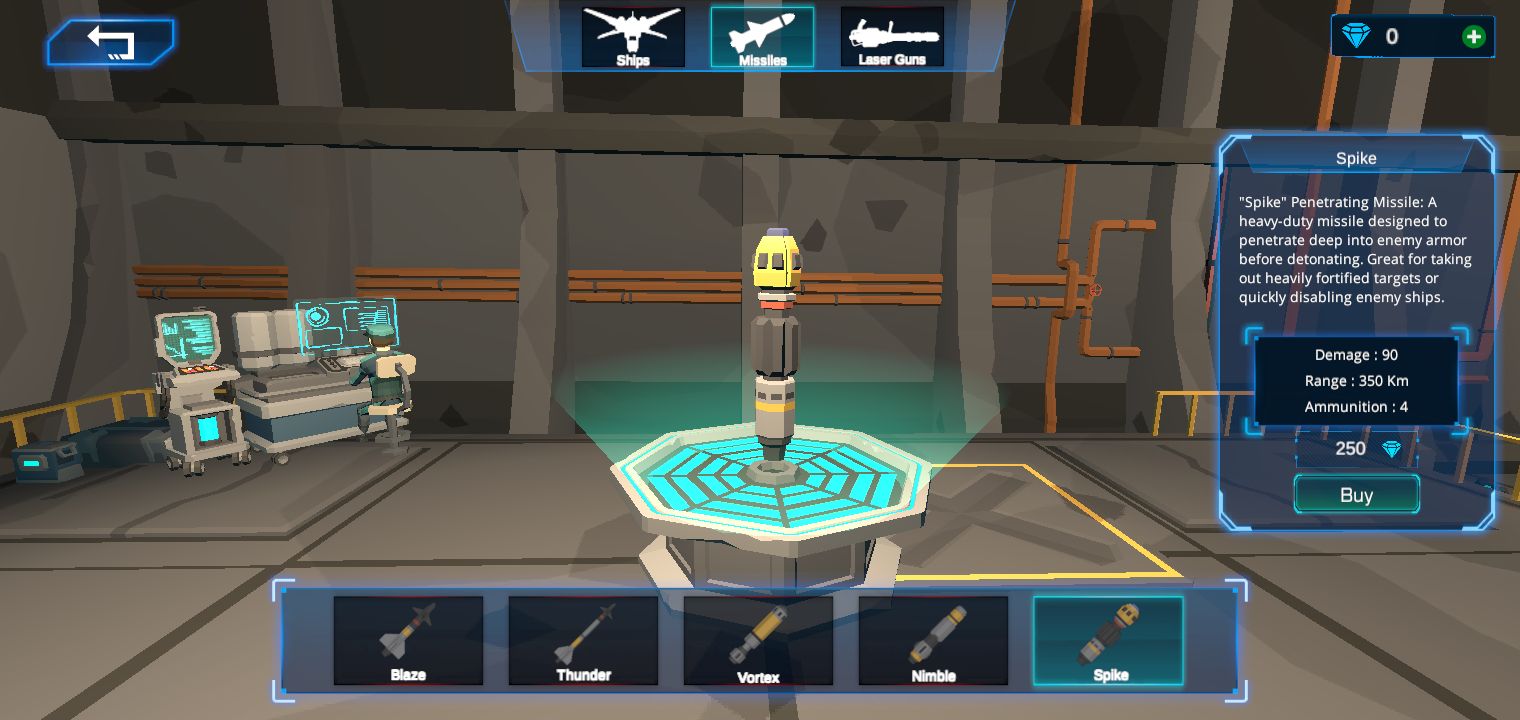This screenshot has height=720, width=1520.
Task: Go back using the return arrow button
Action: coord(110,42)
